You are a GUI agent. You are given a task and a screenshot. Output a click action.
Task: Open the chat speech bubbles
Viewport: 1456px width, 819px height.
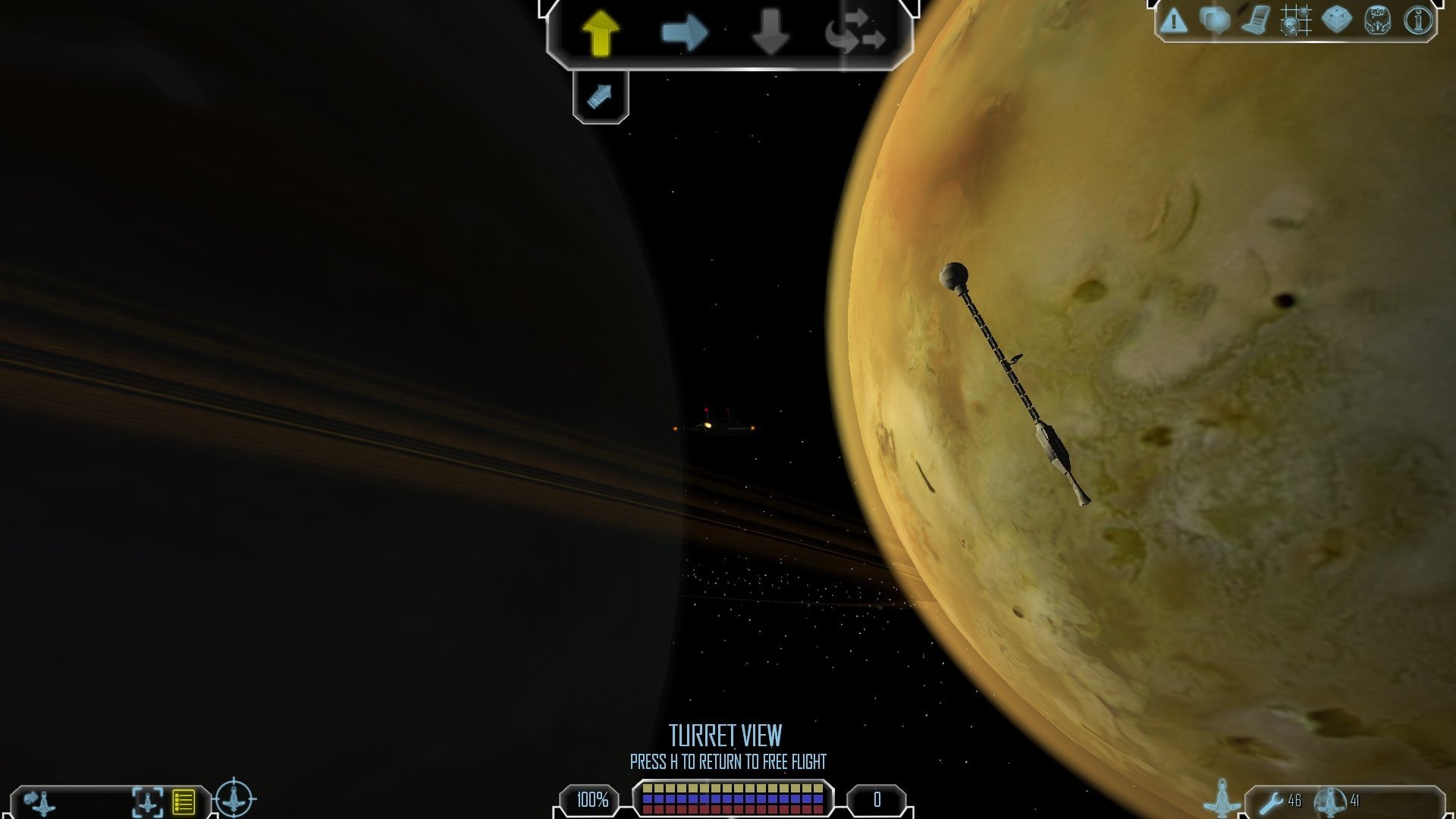(1215, 20)
